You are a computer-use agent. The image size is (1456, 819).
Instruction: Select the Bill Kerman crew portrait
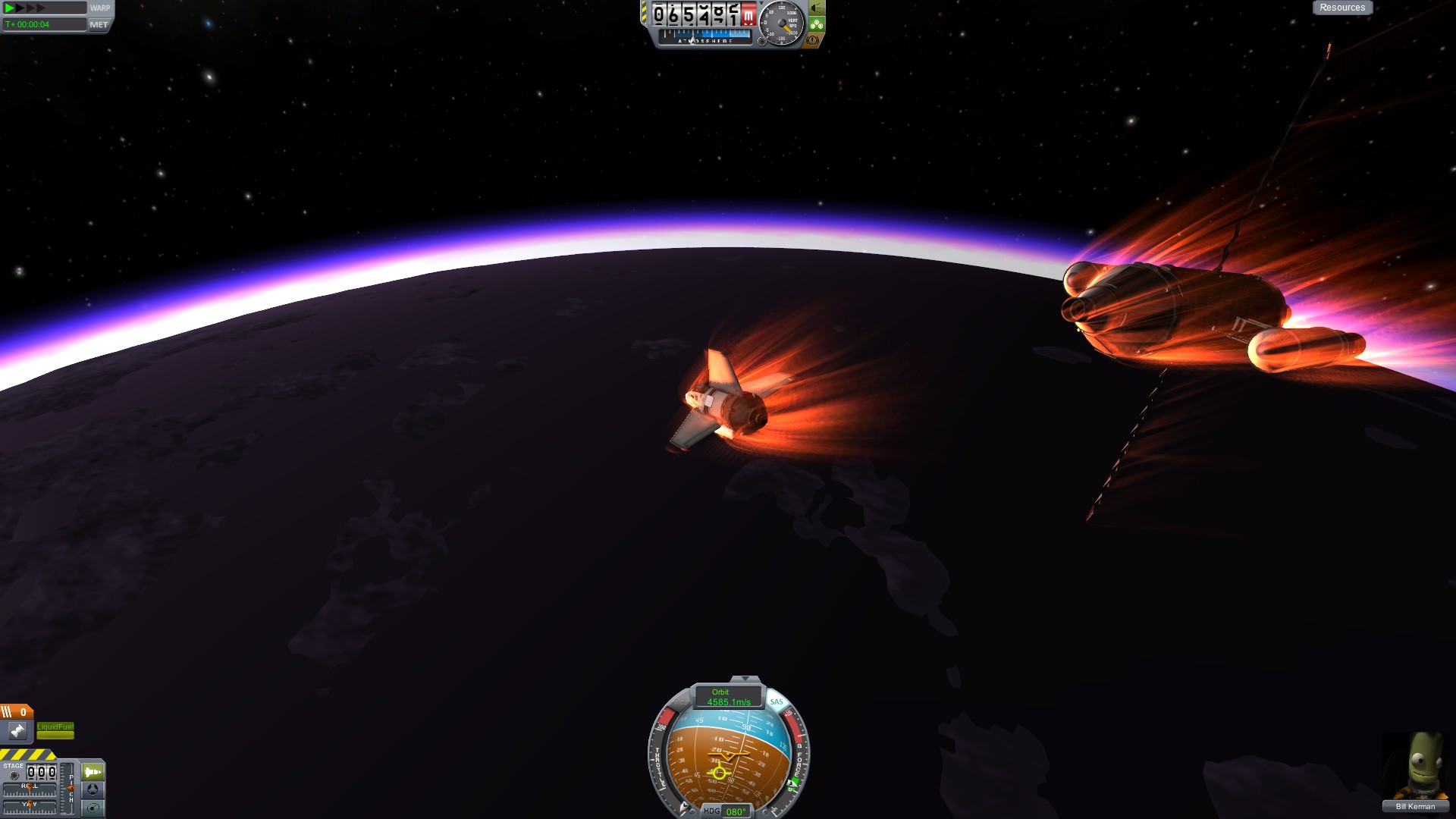pyautogui.click(x=1415, y=767)
